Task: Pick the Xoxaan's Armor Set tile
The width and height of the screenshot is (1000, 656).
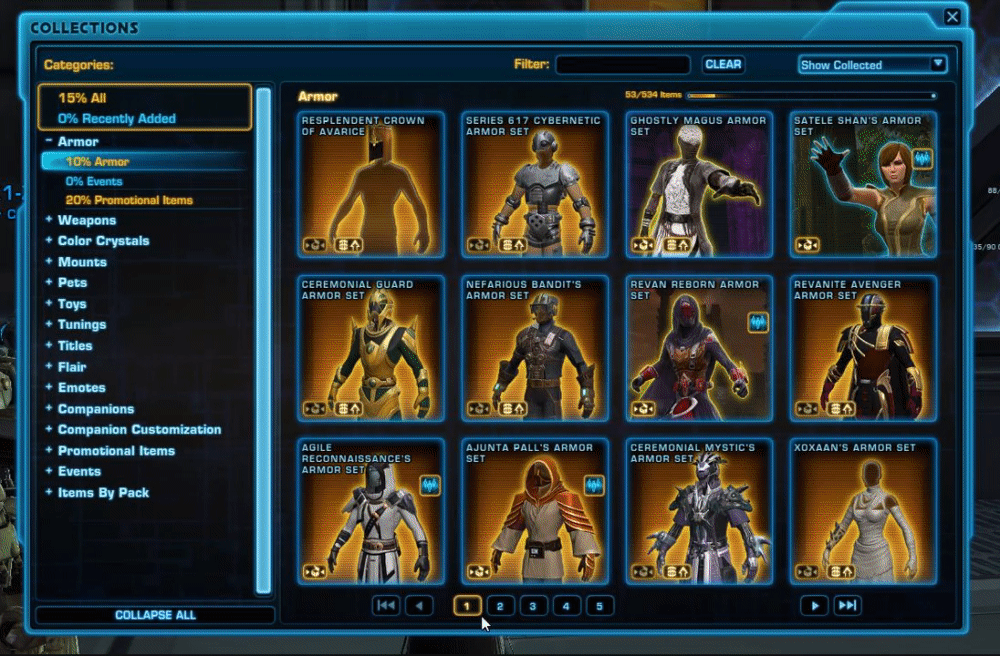Action: point(864,511)
